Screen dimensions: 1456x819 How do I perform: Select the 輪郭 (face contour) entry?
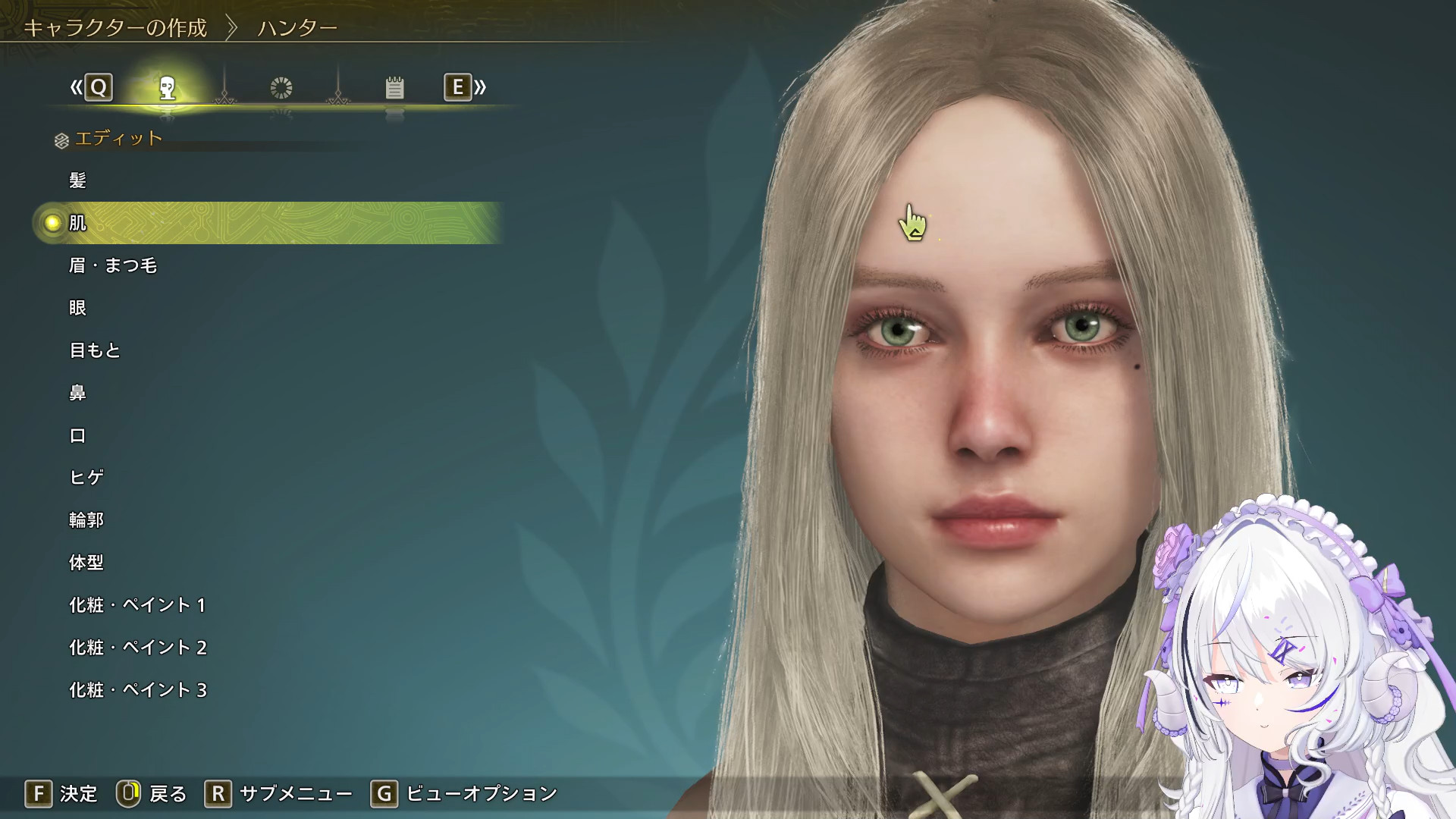[86, 520]
